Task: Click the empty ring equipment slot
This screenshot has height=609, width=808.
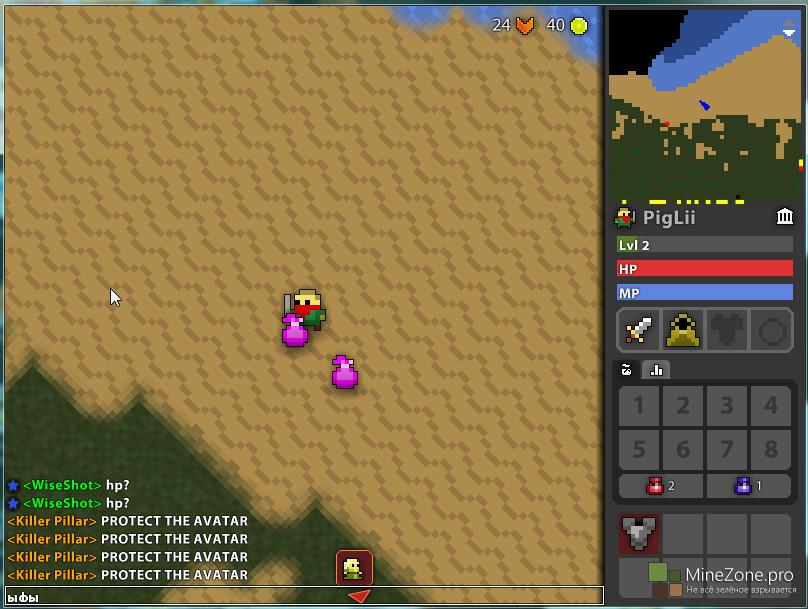Action: [771, 330]
